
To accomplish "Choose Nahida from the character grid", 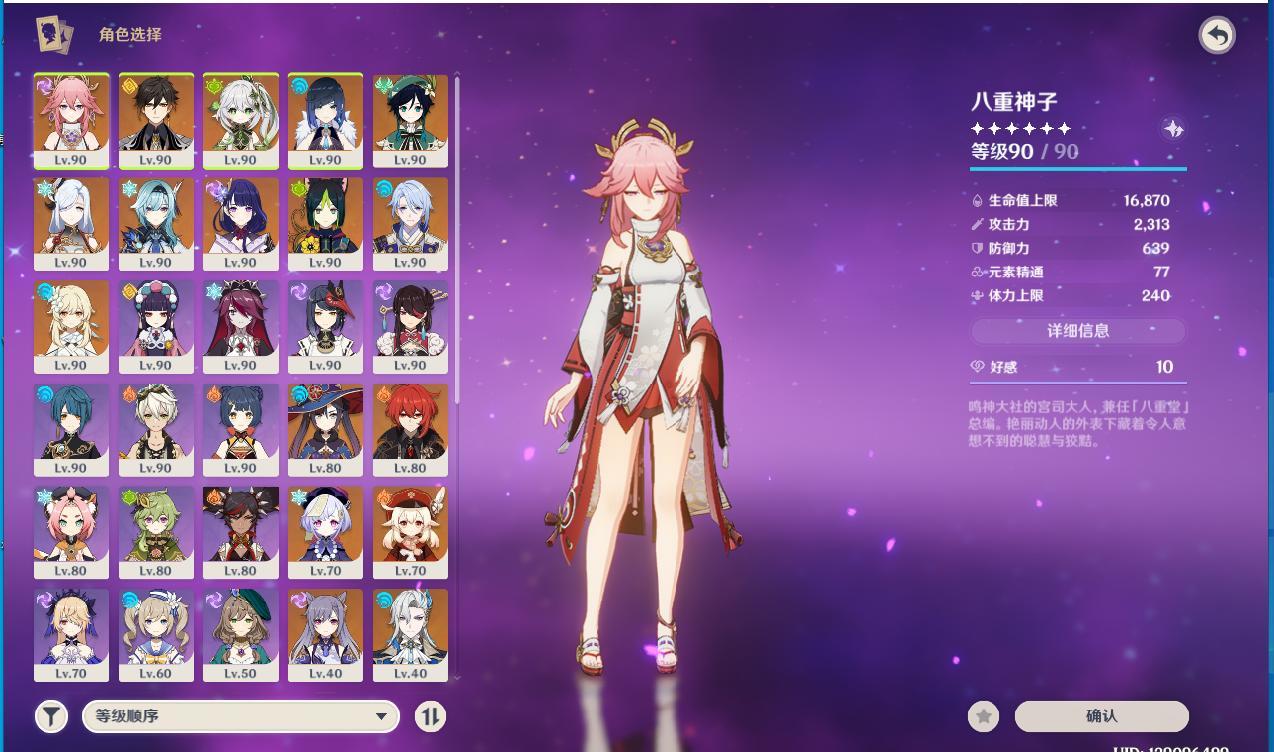I will [x=240, y=120].
